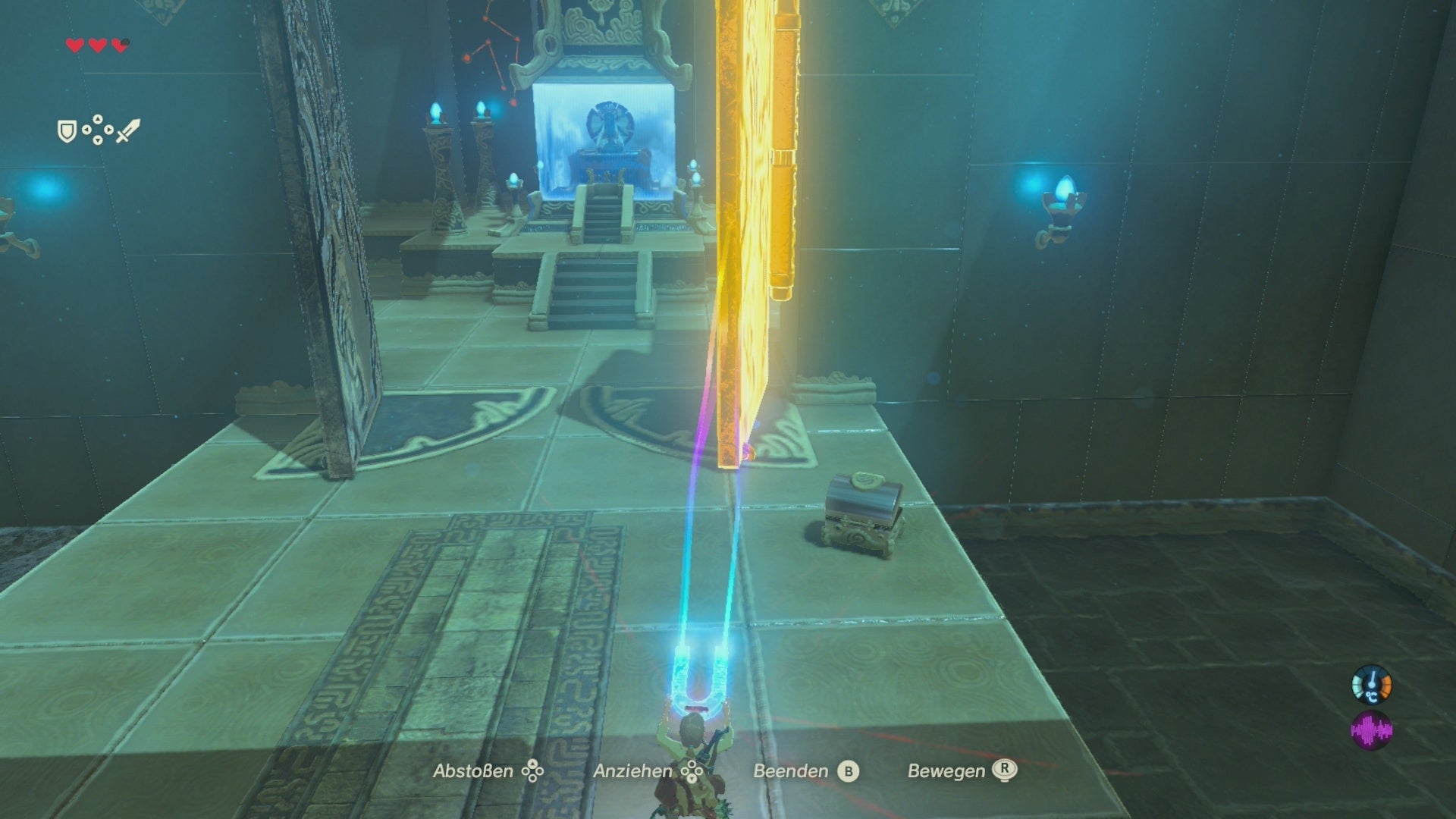Toggle the left arrow of the shield D-pad
The height and width of the screenshot is (819, 1456).
(x=86, y=130)
